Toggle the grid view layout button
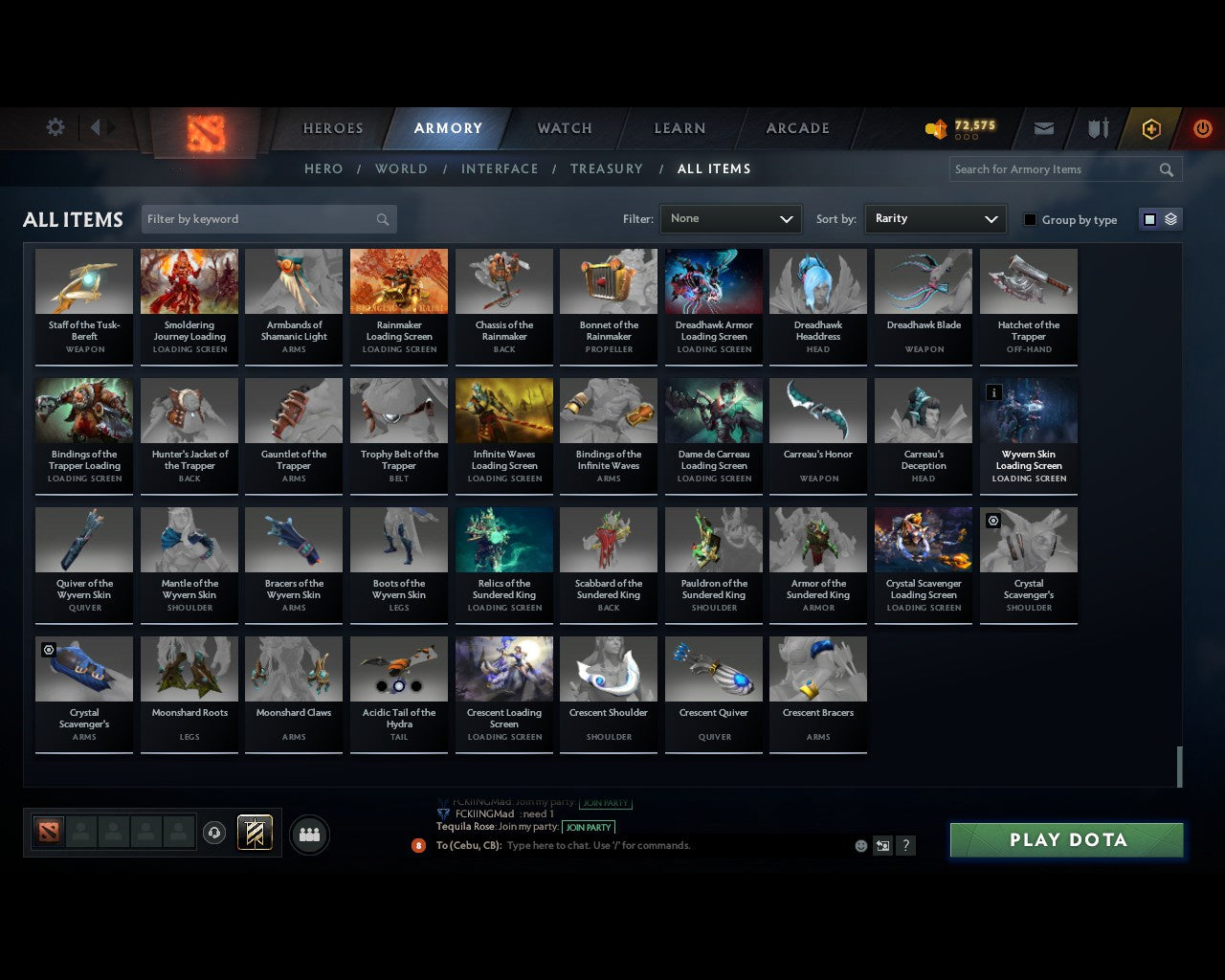This screenshot has height=980, width=1225. click(x=1148, y=219)
